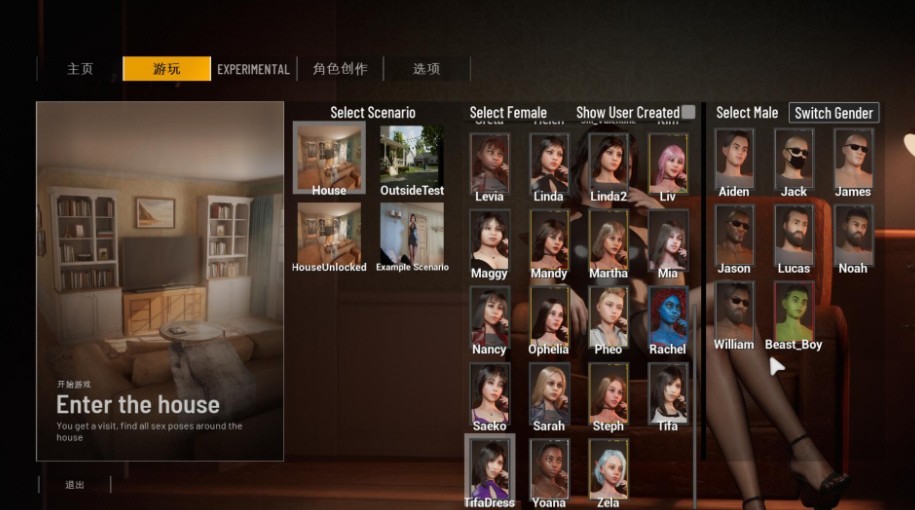
Task: Click Enter the house to start
Action: click(x=138, y=404)
